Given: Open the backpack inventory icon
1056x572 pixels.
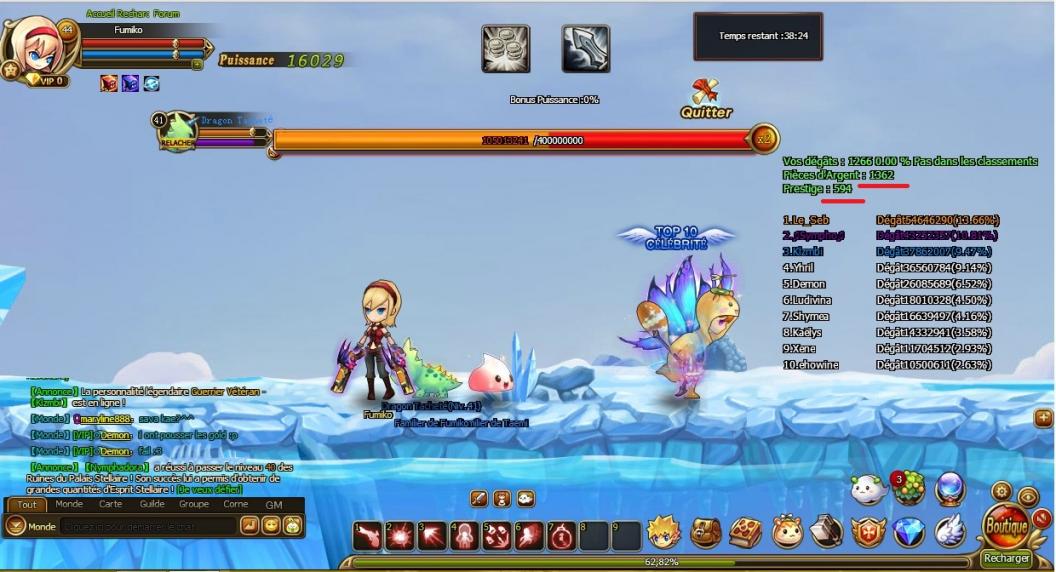Looking at the screenshot, I should click(x=706, y=532).
